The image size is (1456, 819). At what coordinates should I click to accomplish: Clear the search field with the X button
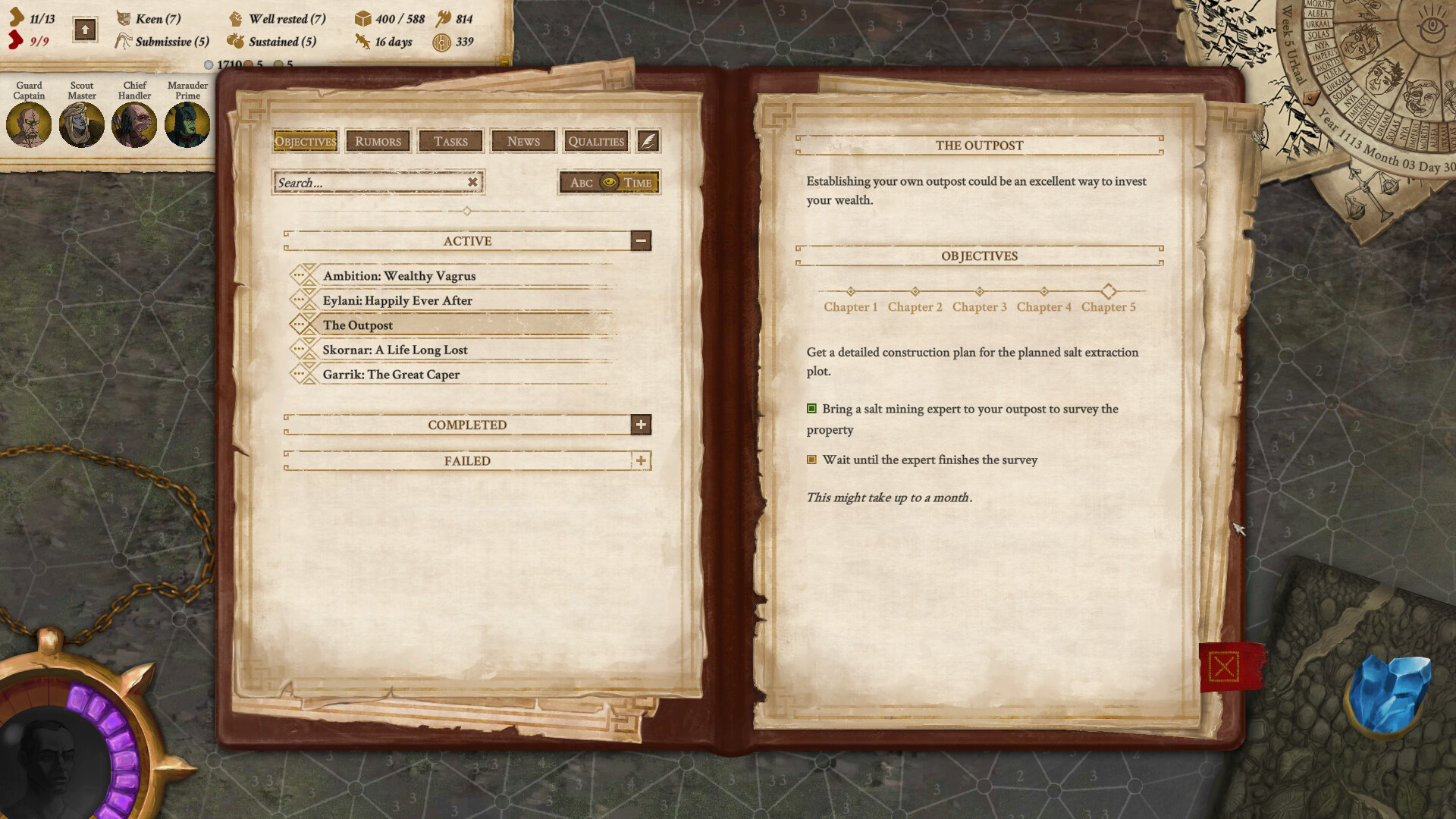point(472,182)
